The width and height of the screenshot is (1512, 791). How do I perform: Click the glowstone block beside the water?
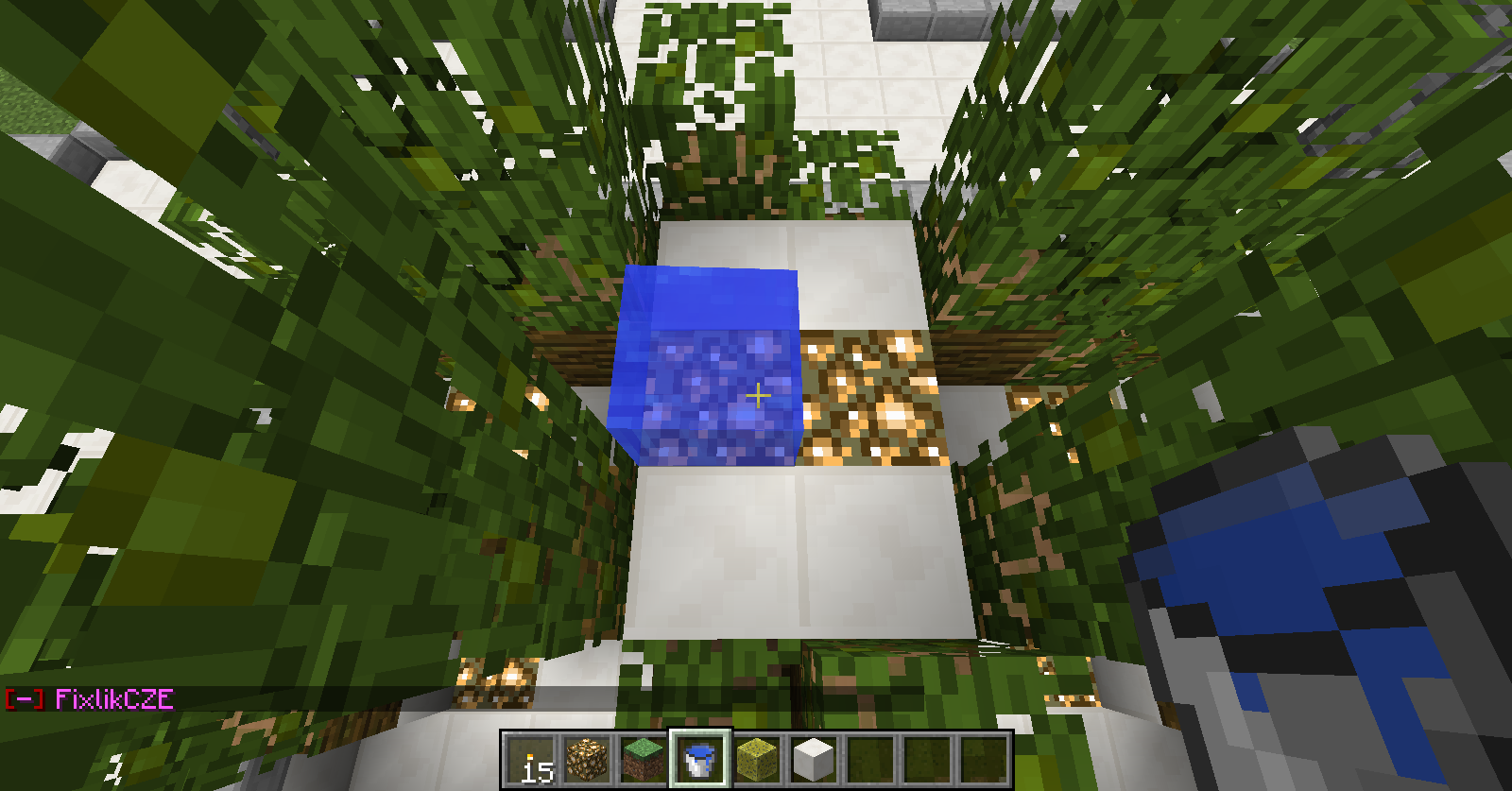pos(869,397)
